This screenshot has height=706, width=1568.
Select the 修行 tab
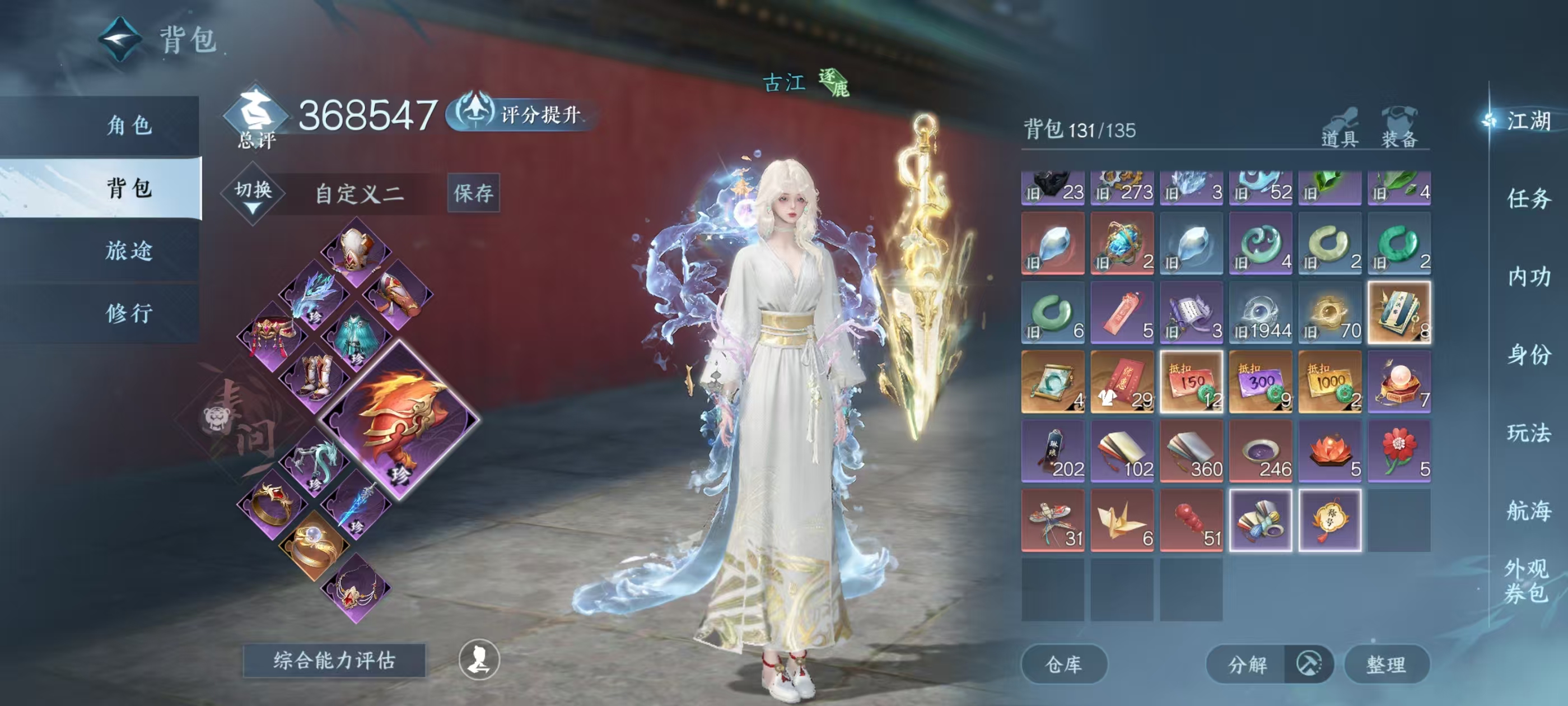pyautogui.click(x=128, y=313)
